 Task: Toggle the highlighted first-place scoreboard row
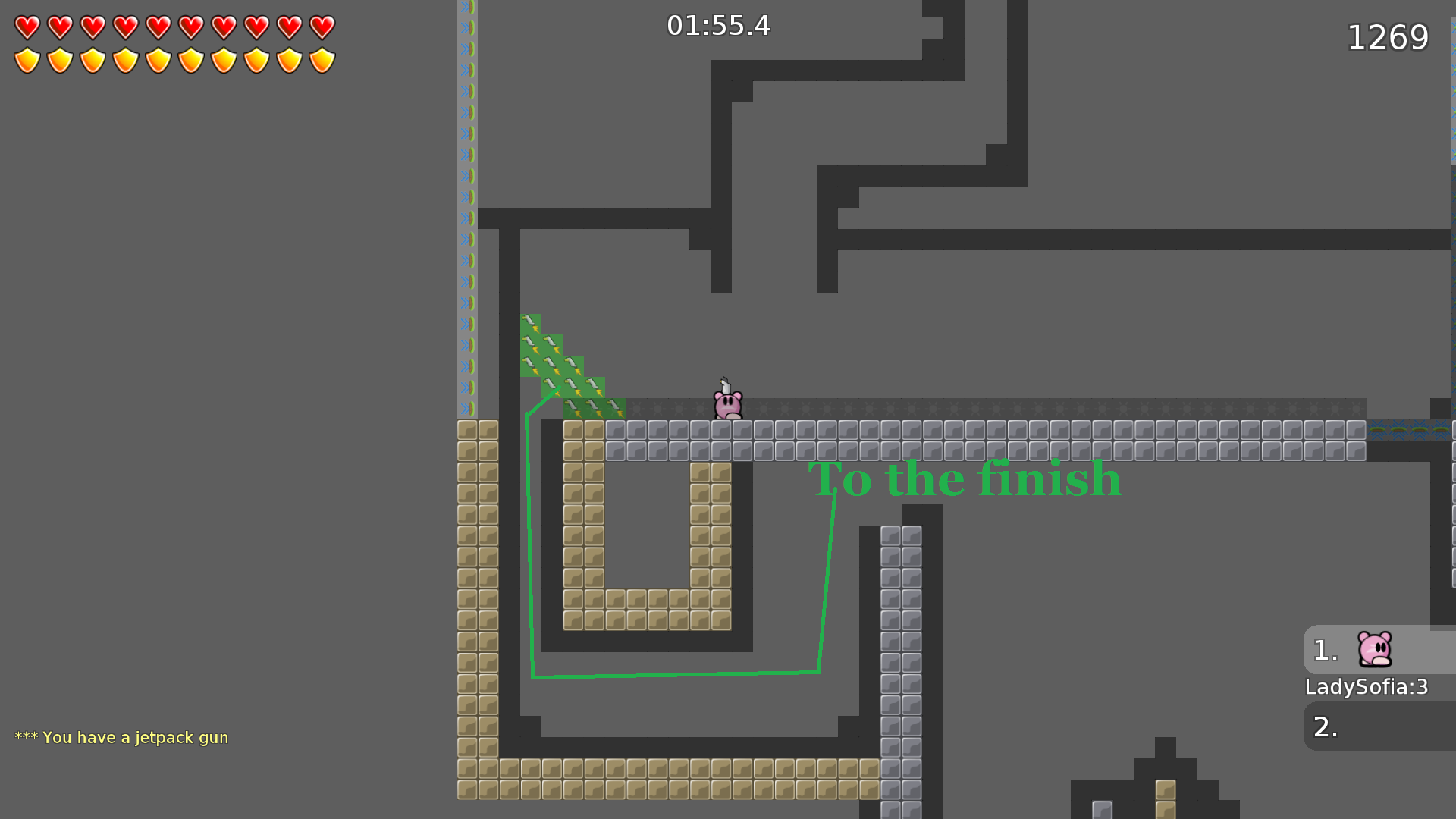click(1379, 650)
